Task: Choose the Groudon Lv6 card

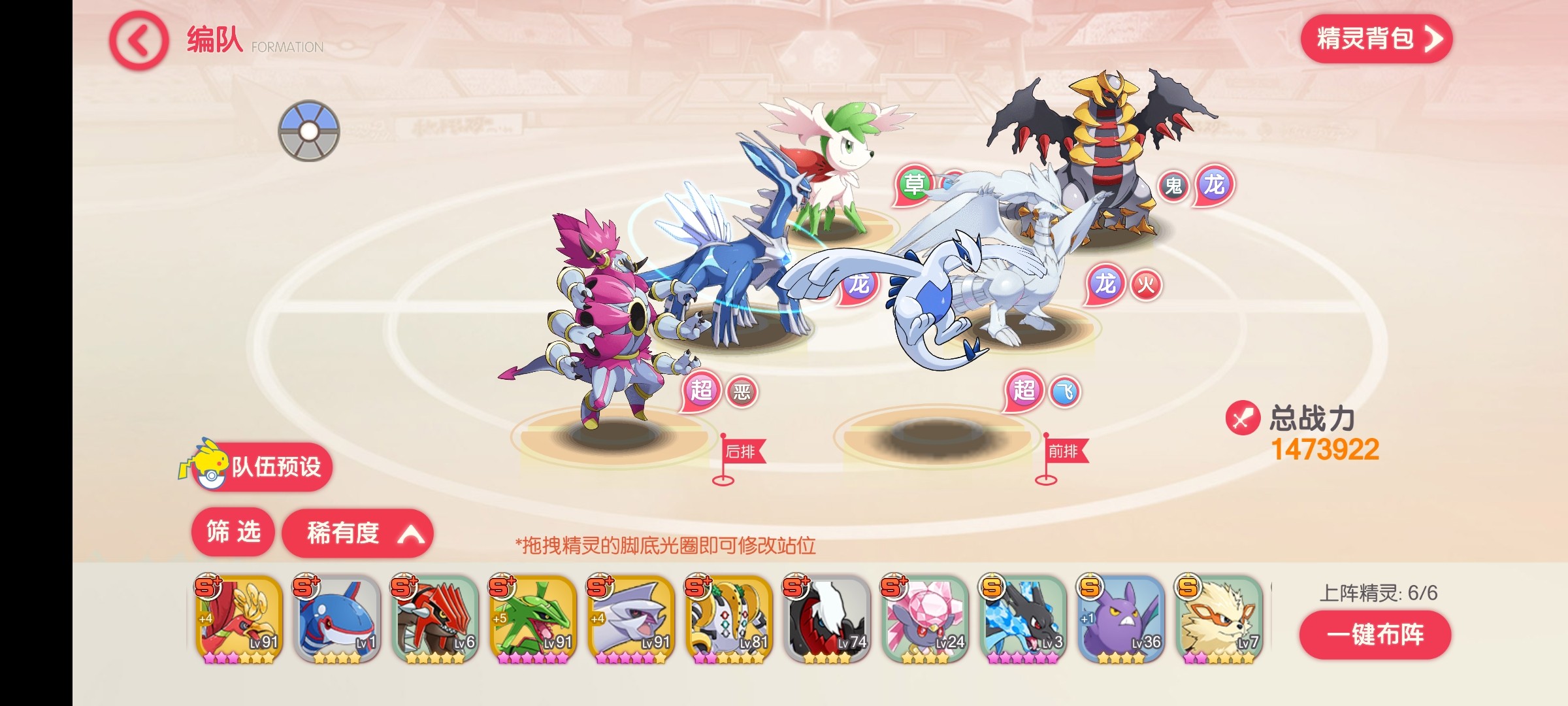Action: (x=435, y=619)
